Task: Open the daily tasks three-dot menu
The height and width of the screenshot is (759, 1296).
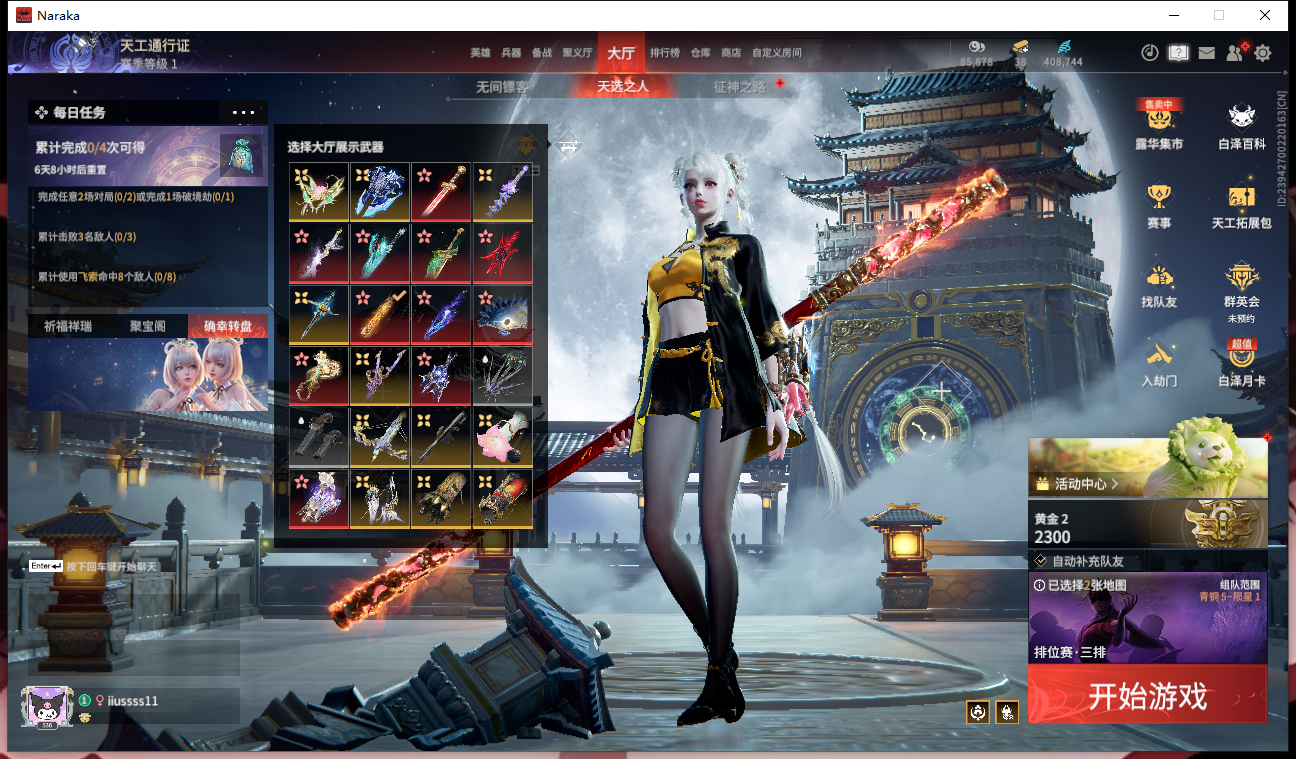Action: (x=243, y=113)
